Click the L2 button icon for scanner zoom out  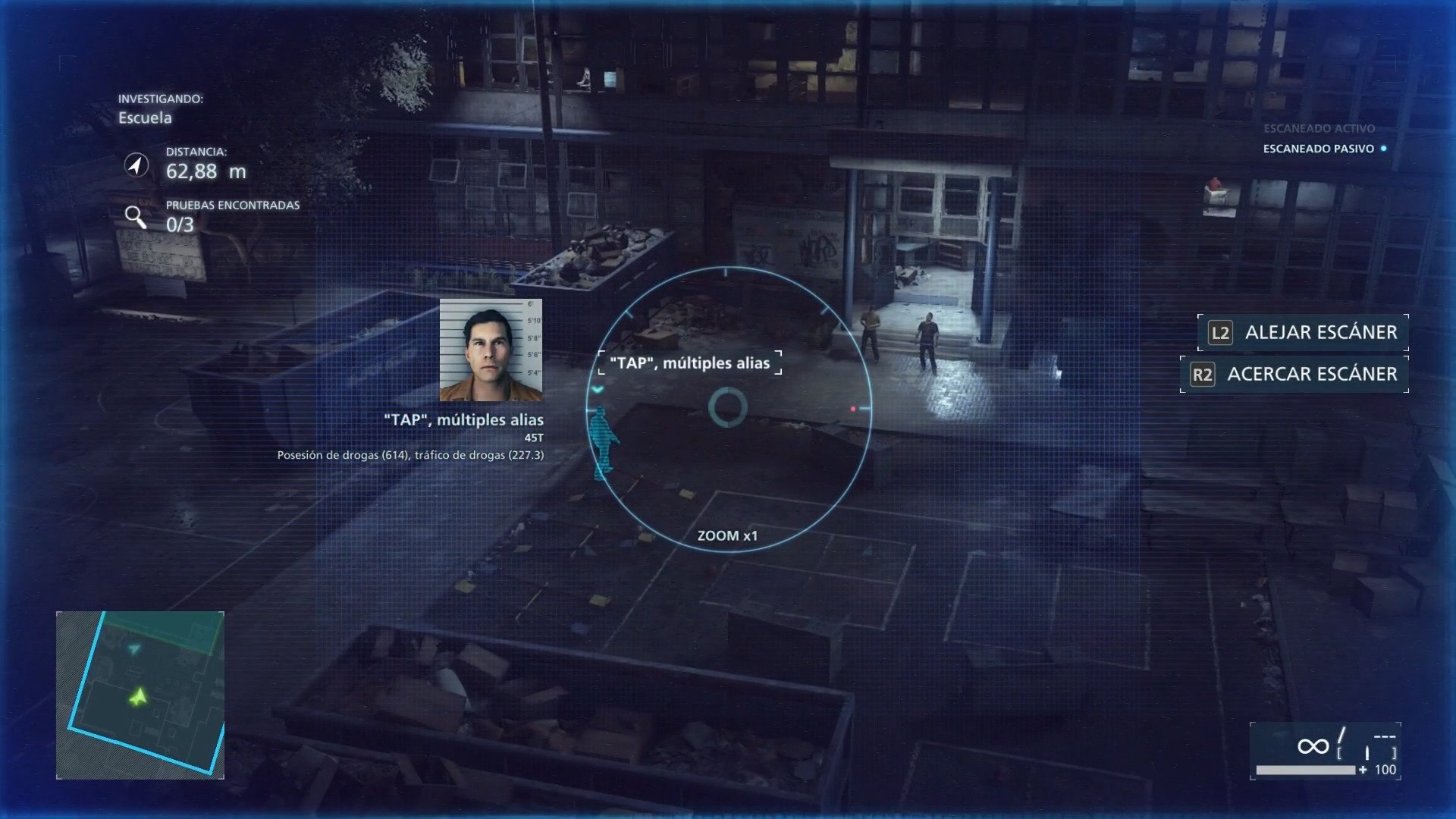[x=1221, y=332]
